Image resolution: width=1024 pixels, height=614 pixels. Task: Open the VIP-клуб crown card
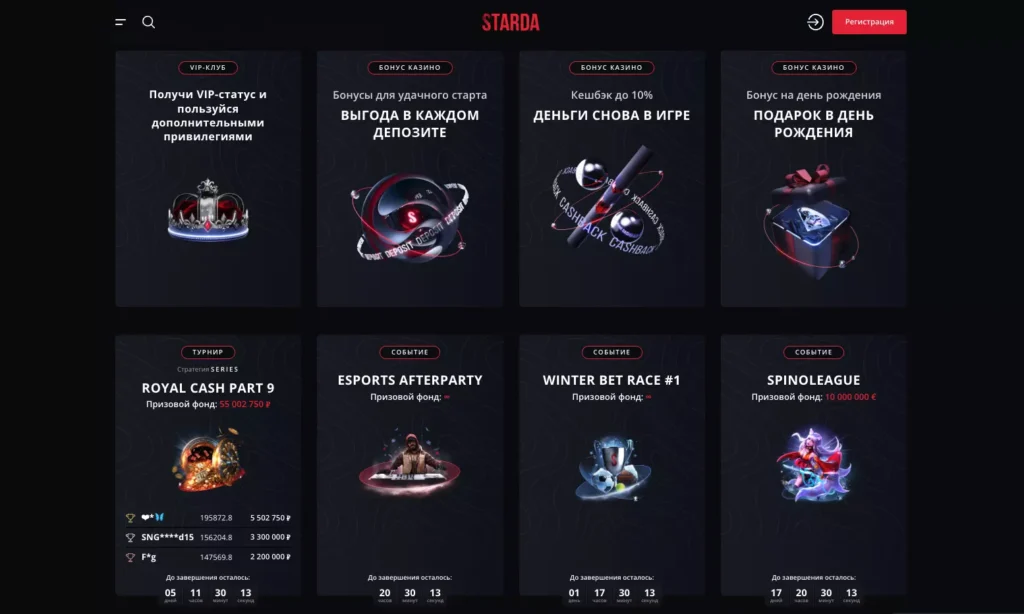208,180
